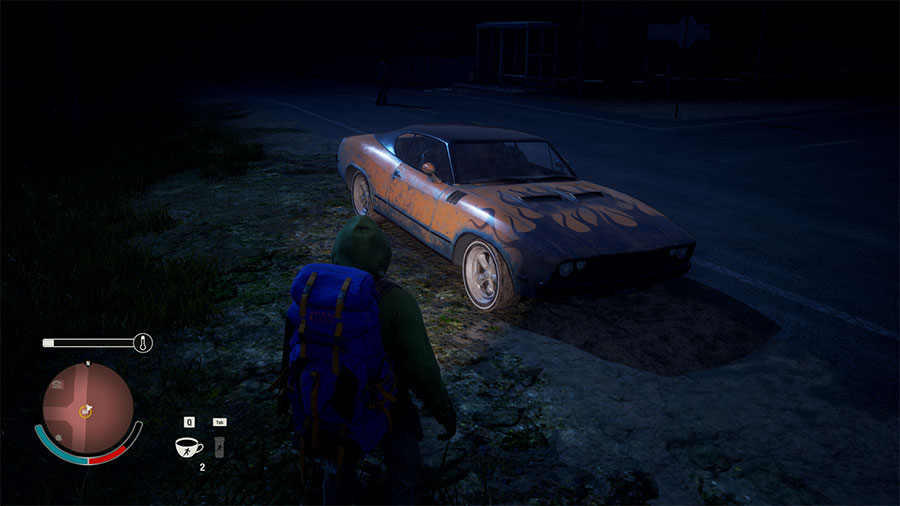The width and height of the screenshot is (900, 506).
Task: Select the coffee cup stamina item
Action: coord(189,446)
